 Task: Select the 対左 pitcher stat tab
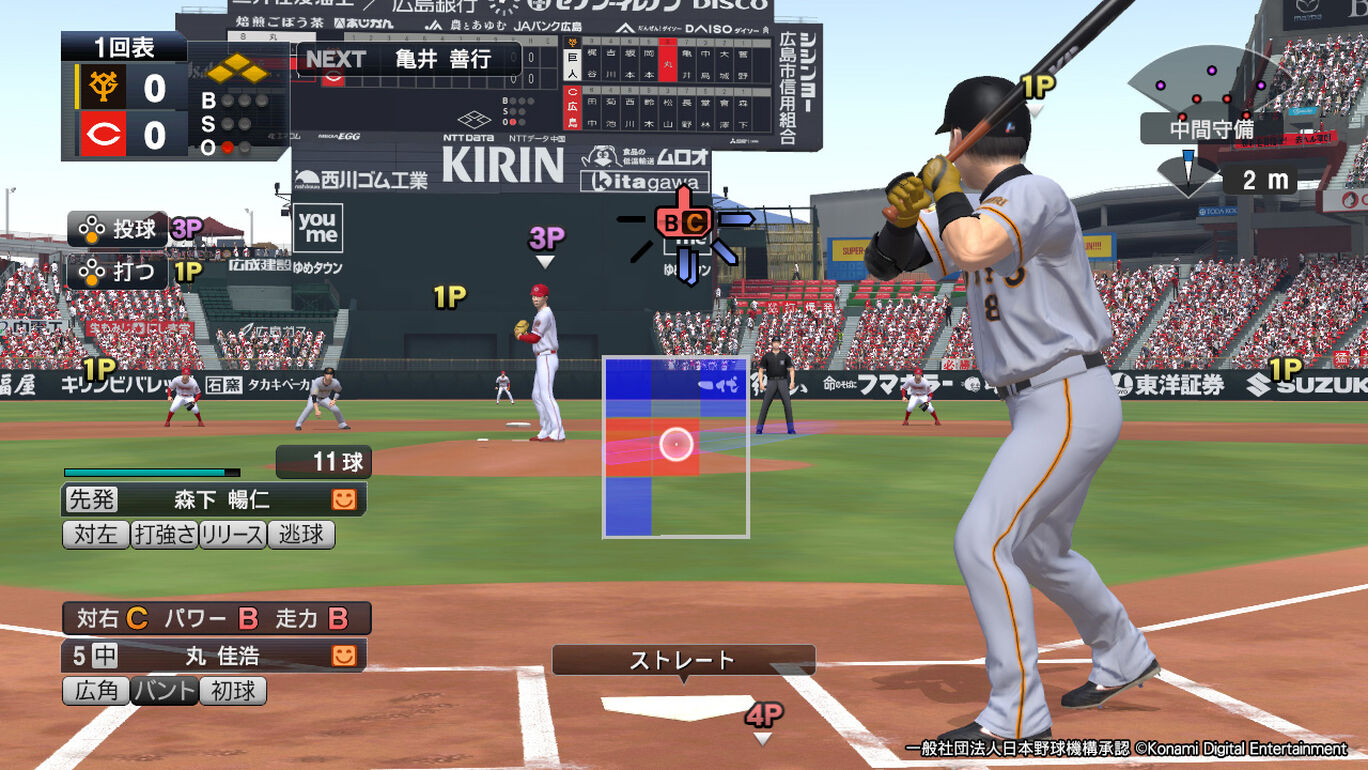[97, 536]
